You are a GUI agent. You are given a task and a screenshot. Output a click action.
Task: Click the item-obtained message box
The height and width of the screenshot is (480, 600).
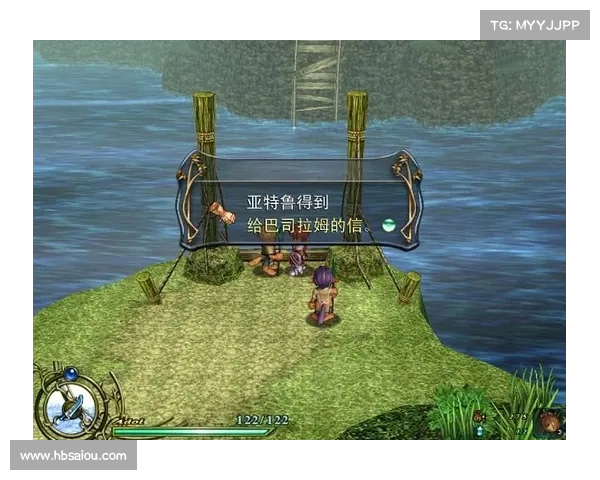[x=298, y=200]
